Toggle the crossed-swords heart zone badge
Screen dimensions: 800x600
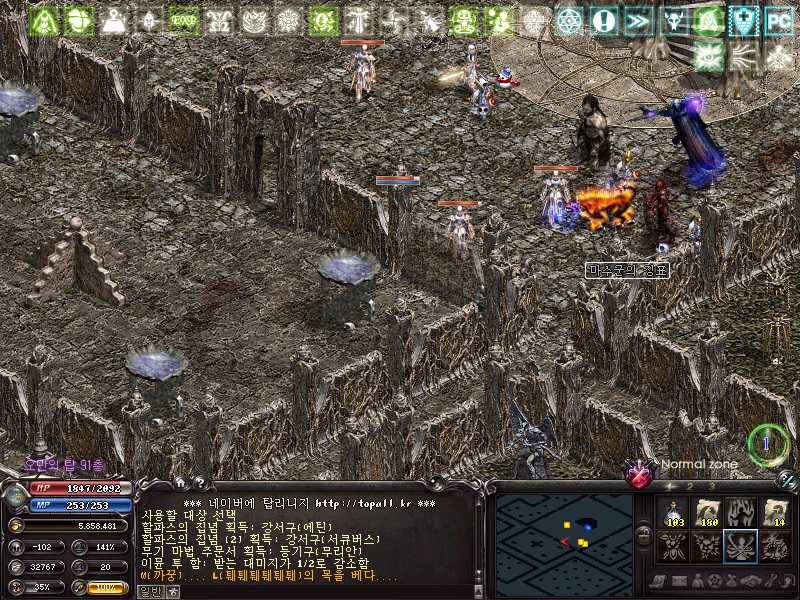click(640, 472)
